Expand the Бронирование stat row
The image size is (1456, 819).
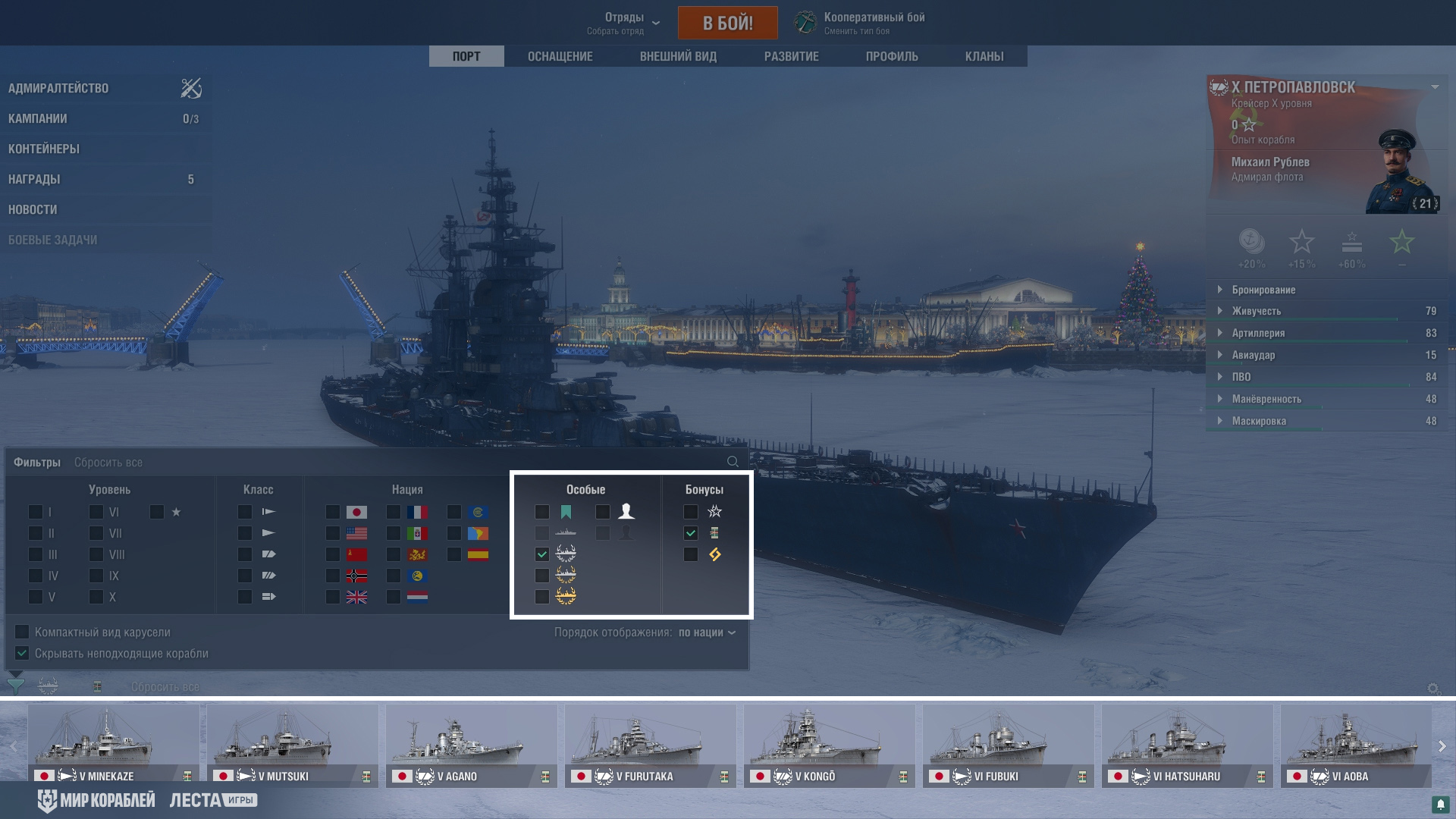tap(1263, 290)
